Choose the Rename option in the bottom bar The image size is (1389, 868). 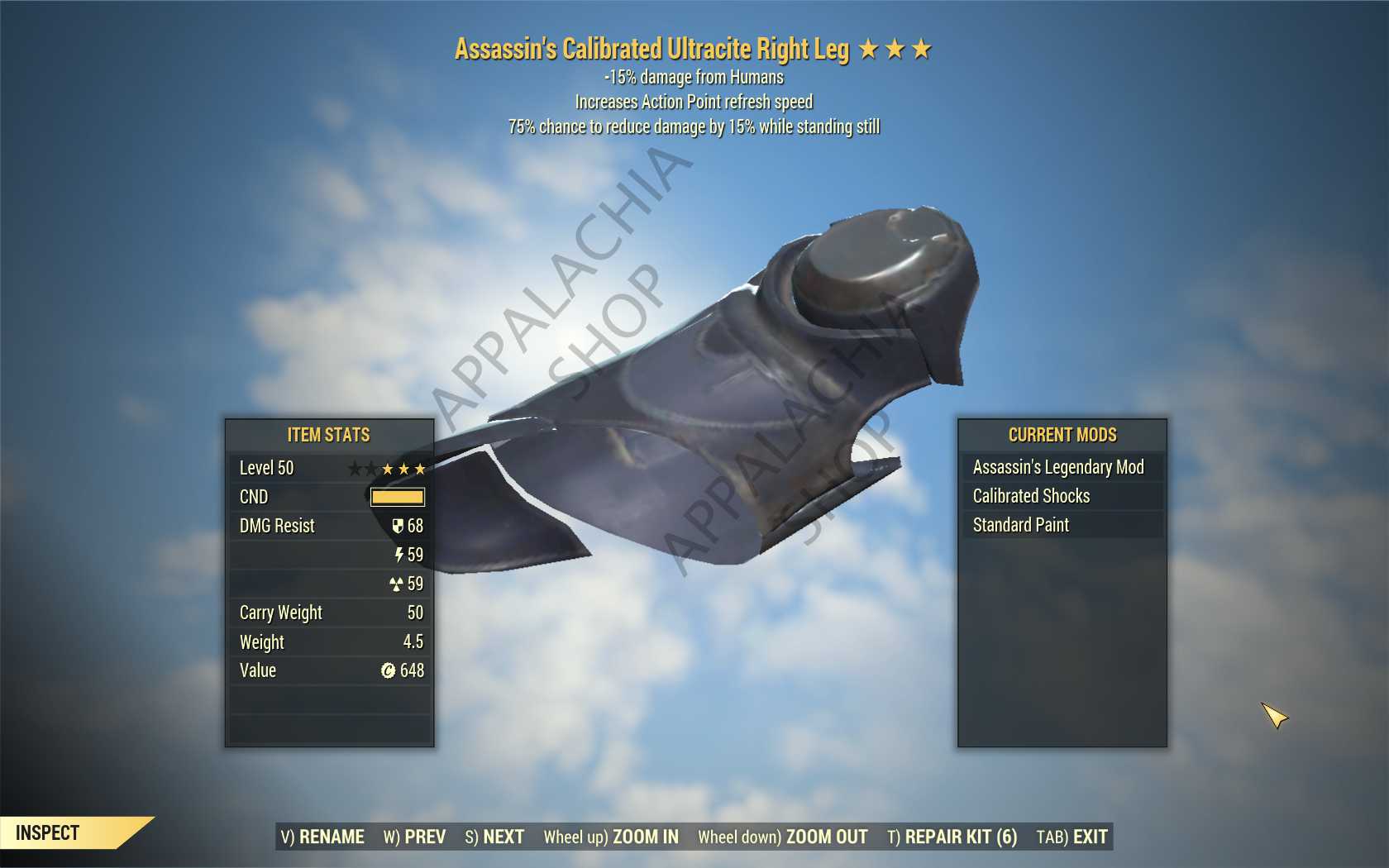click(x=322, y=837)
